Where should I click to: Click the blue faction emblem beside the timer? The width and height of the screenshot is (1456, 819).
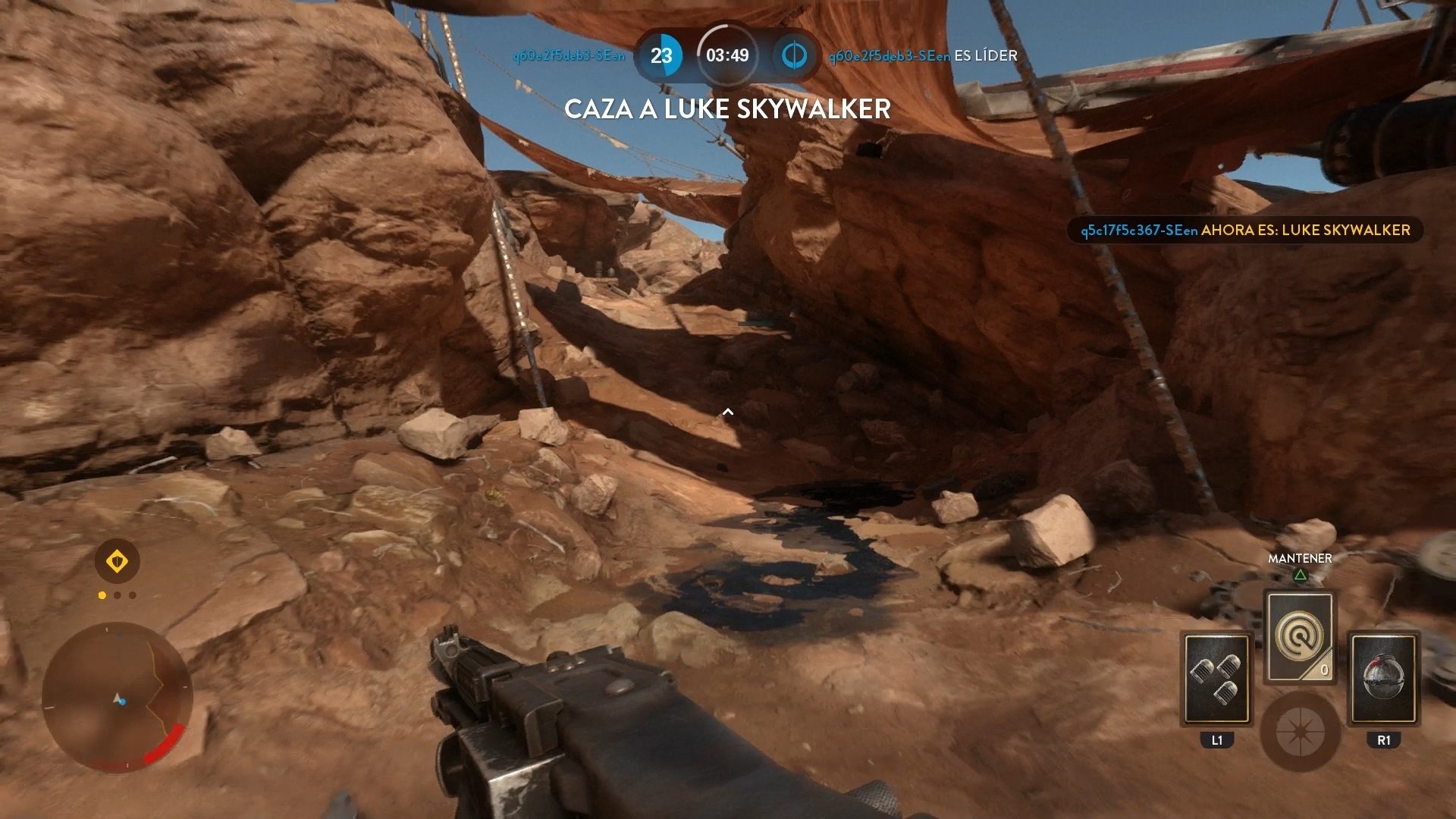point(793,55)
